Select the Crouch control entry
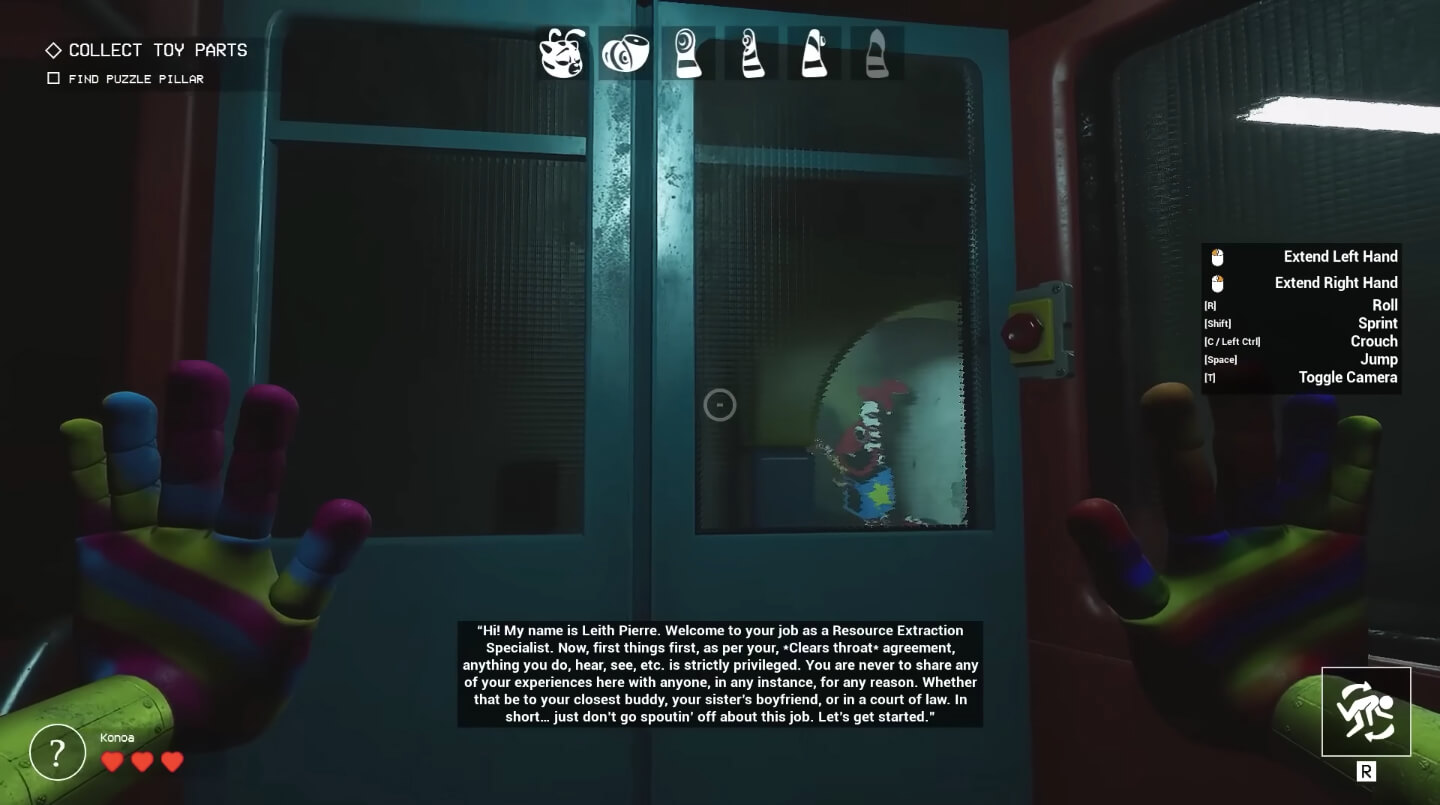Viewport: 1440px width, 805px height. click(1373, 341)
